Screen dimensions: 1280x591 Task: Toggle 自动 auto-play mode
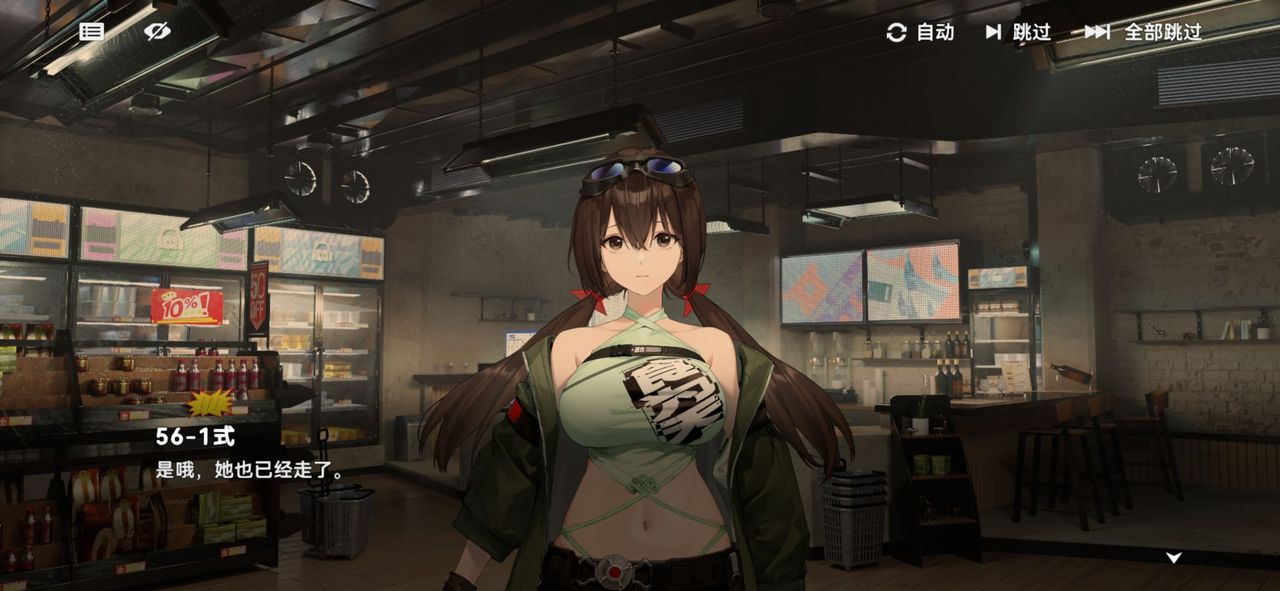[x=921, y=32]
